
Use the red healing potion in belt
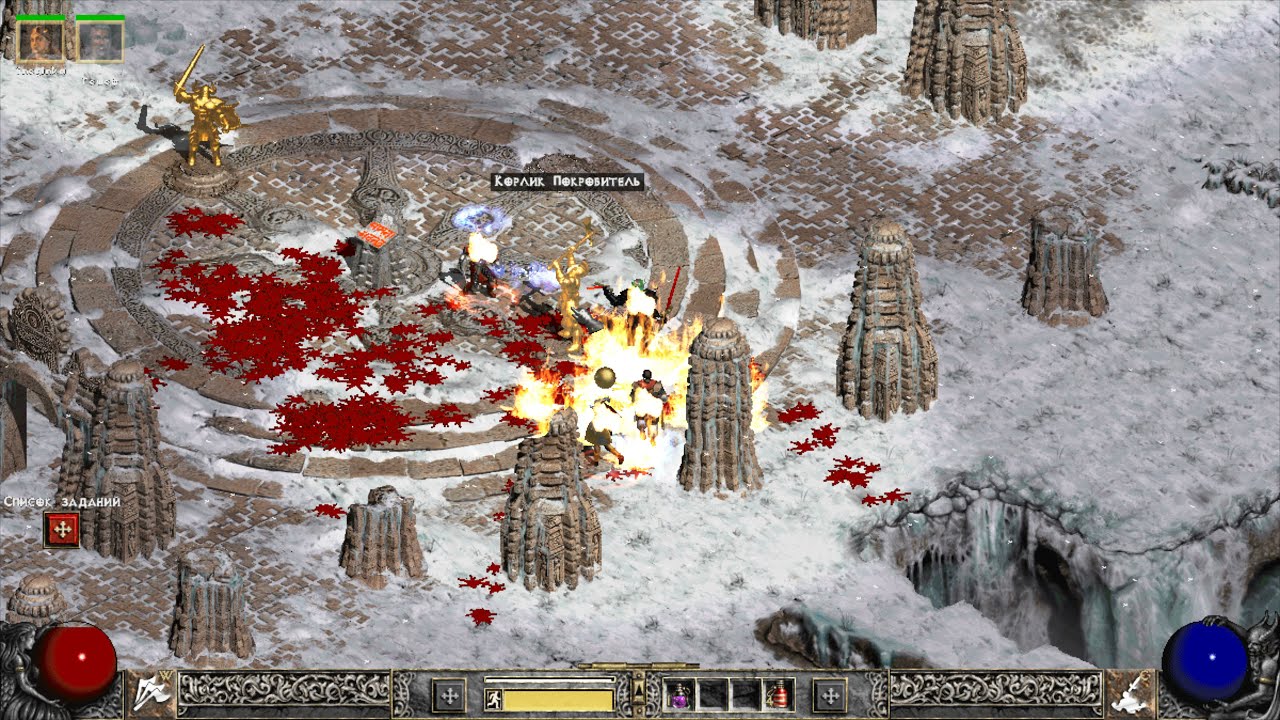click(777, 694)
